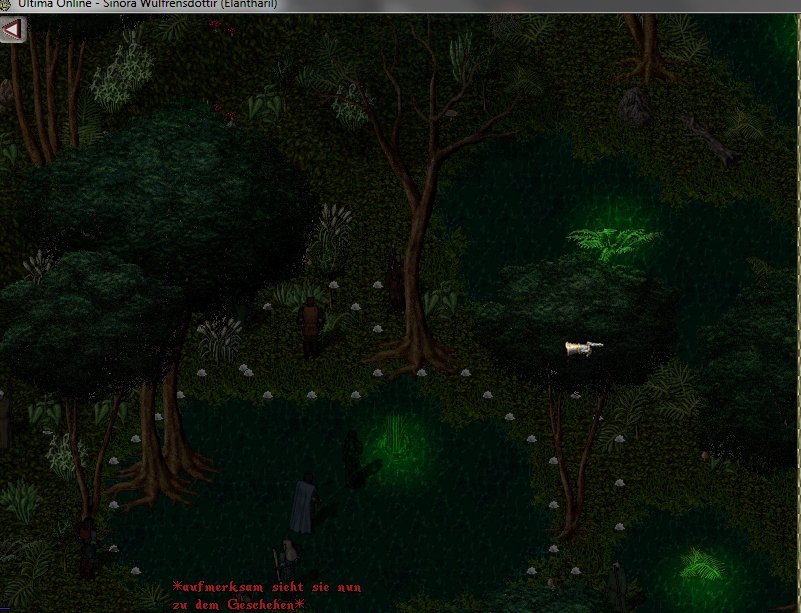Expand the collapsed menu bar arrow
This screenshot has height=613, width=801.
tap(11, 29)
